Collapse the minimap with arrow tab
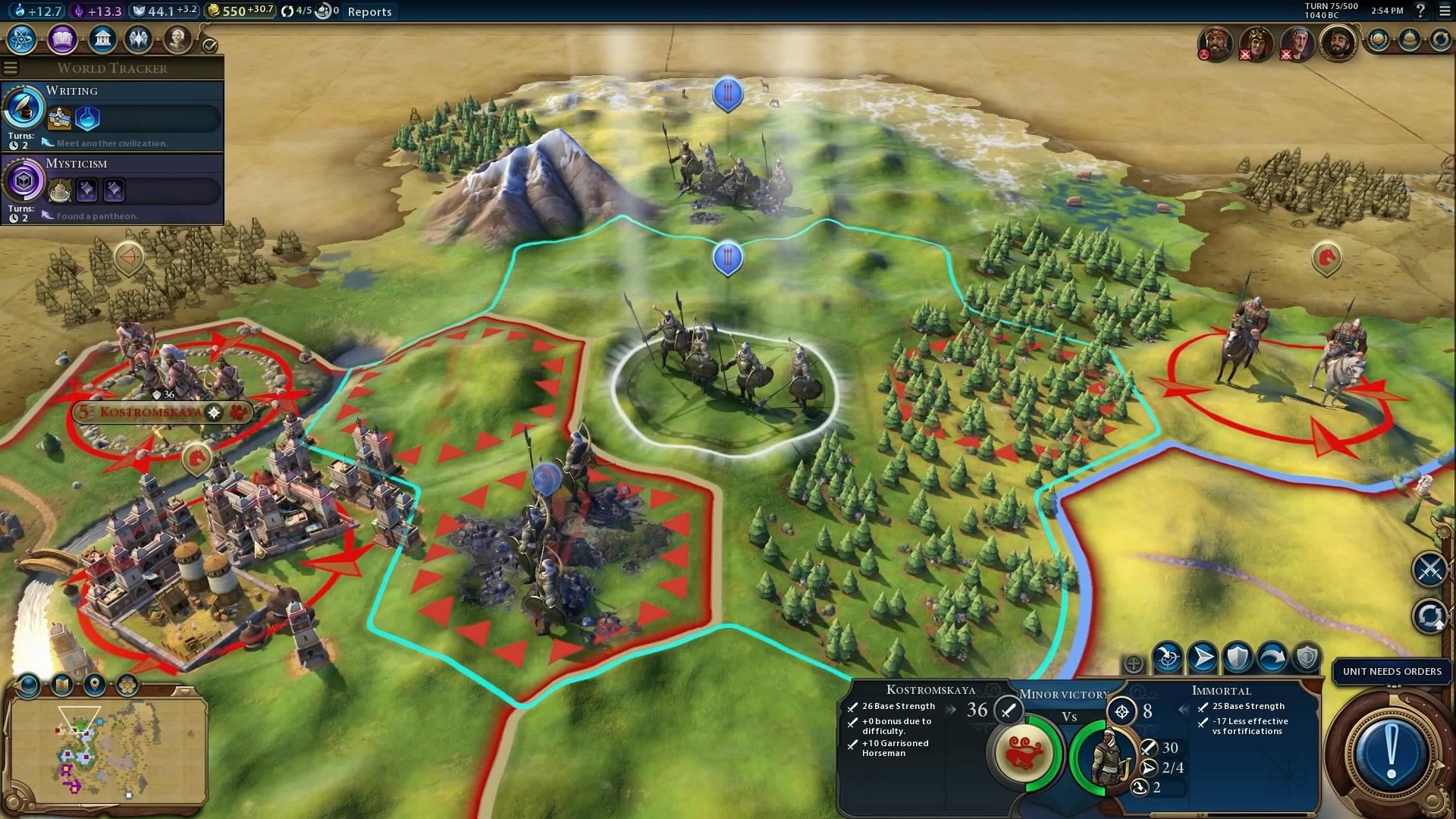The width and height of the screenshot is (1456, 819). coord(184,691)
